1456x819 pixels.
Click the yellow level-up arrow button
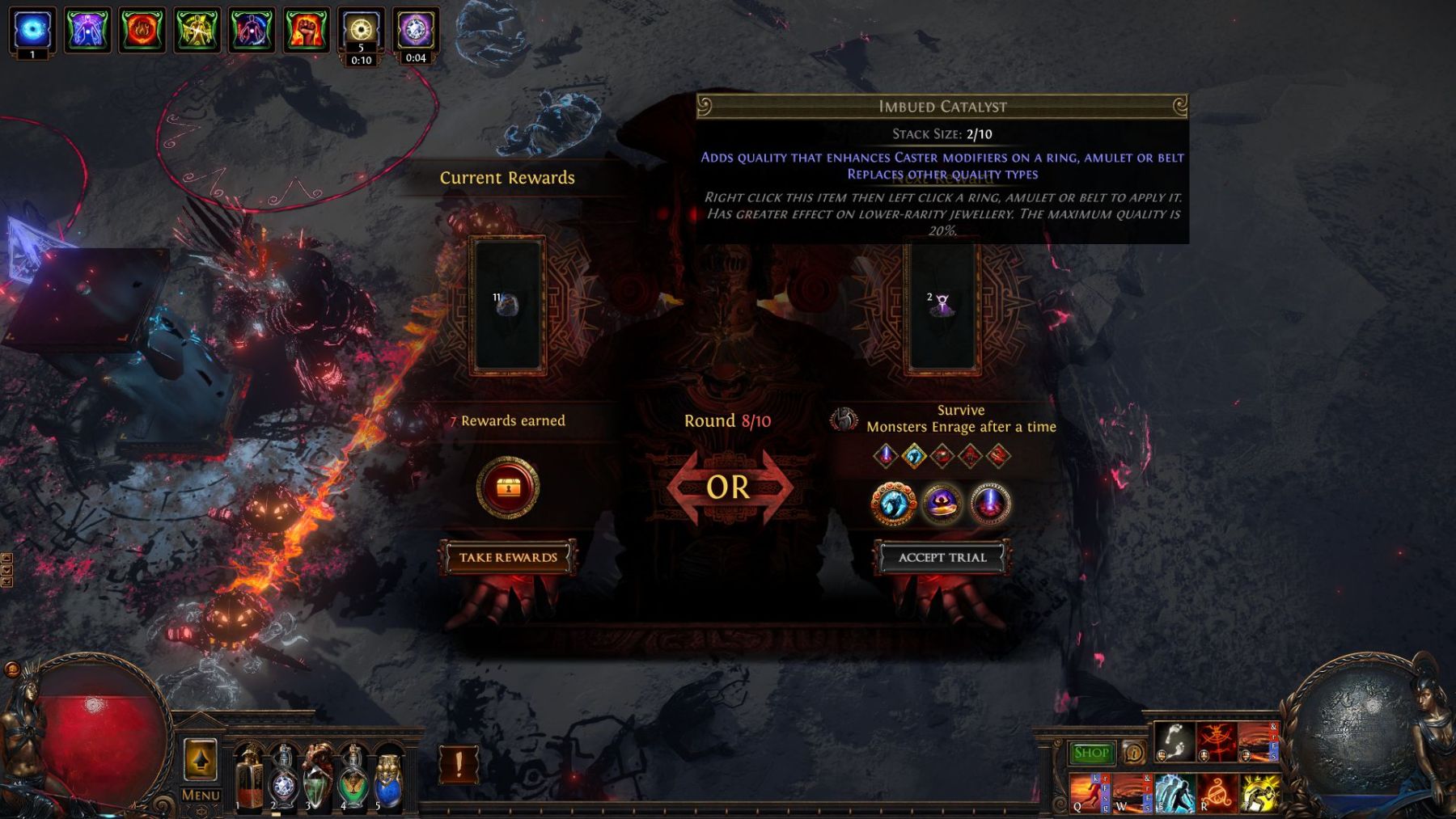click(201, 760)
